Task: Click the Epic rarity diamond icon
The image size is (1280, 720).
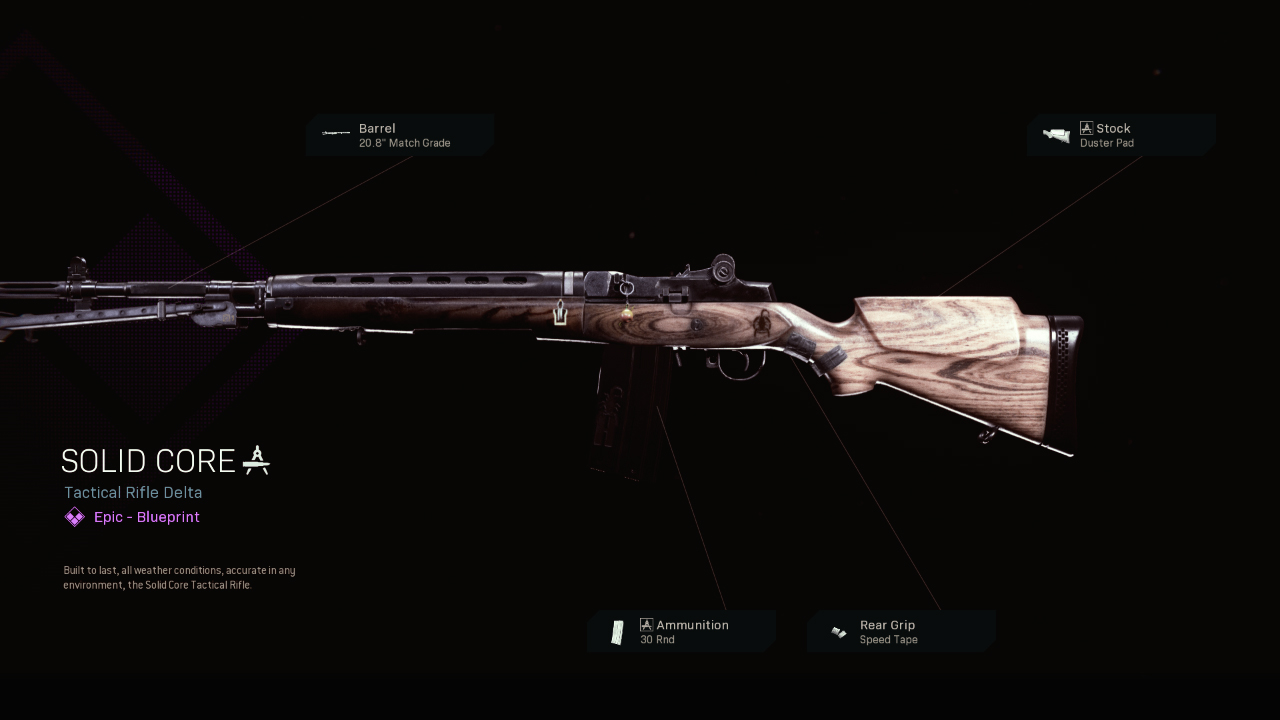Action: click(74, 516)
